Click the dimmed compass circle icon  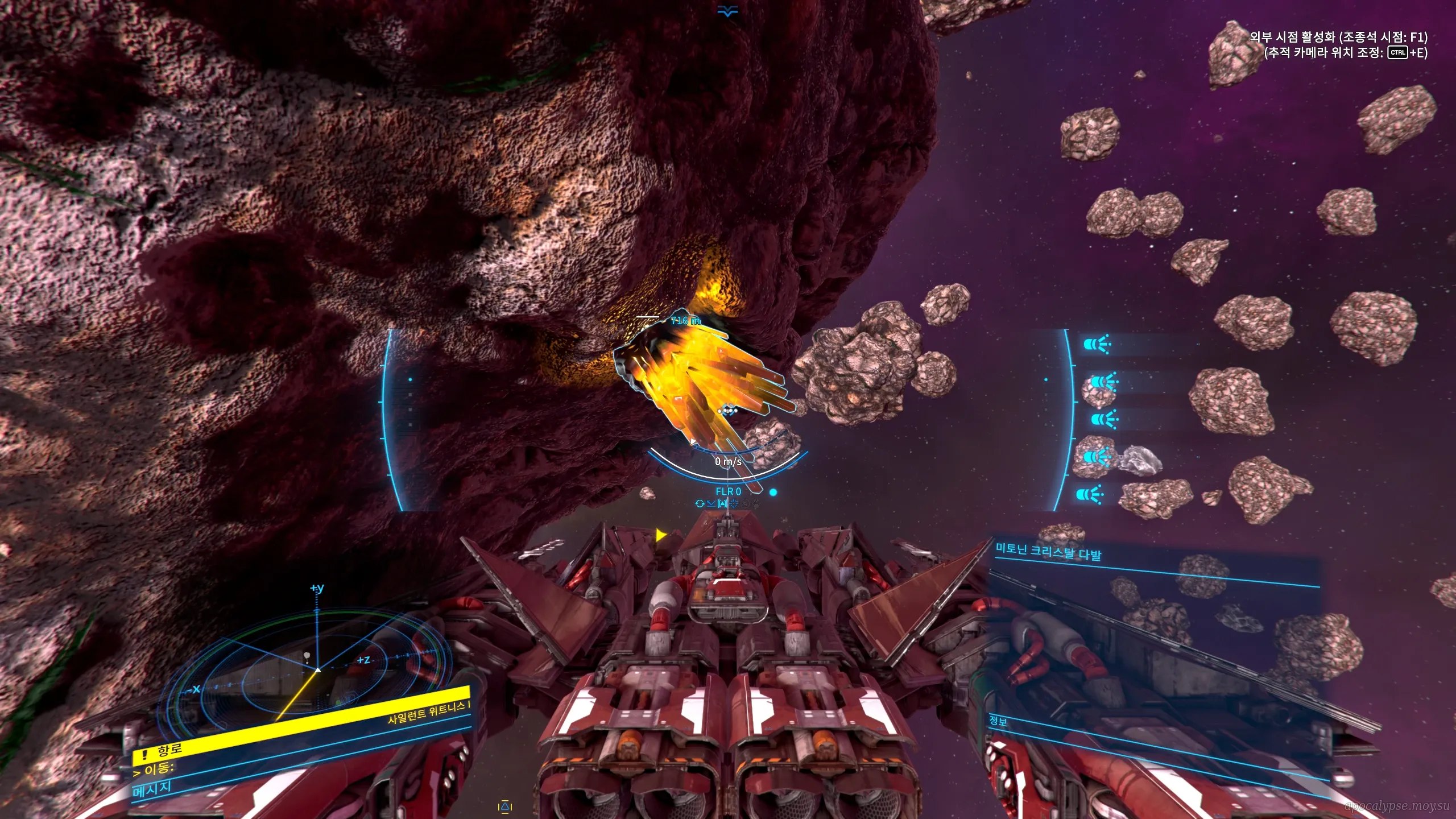coord(745,503)
